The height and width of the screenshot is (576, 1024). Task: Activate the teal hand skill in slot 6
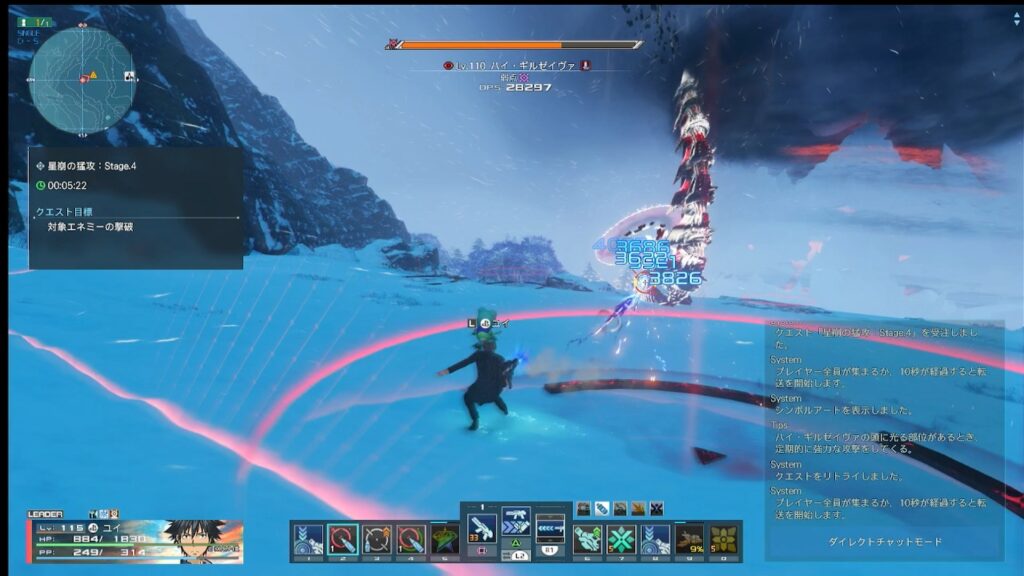click(x=587, y=539)
